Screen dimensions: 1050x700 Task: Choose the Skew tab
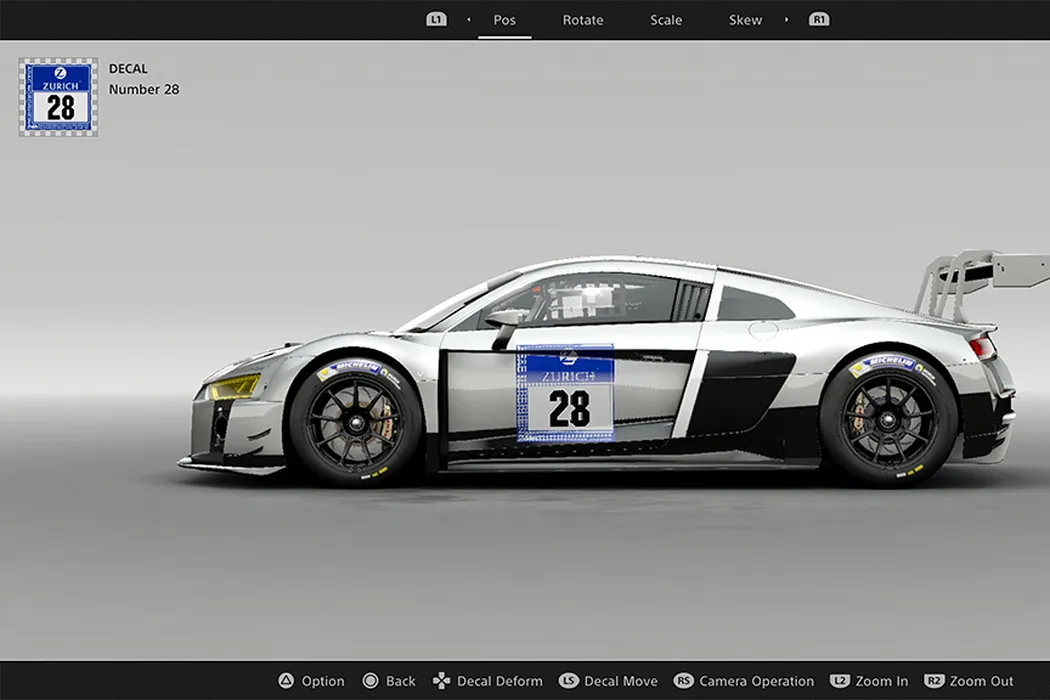pyautogui.click(x=745, y=20)
